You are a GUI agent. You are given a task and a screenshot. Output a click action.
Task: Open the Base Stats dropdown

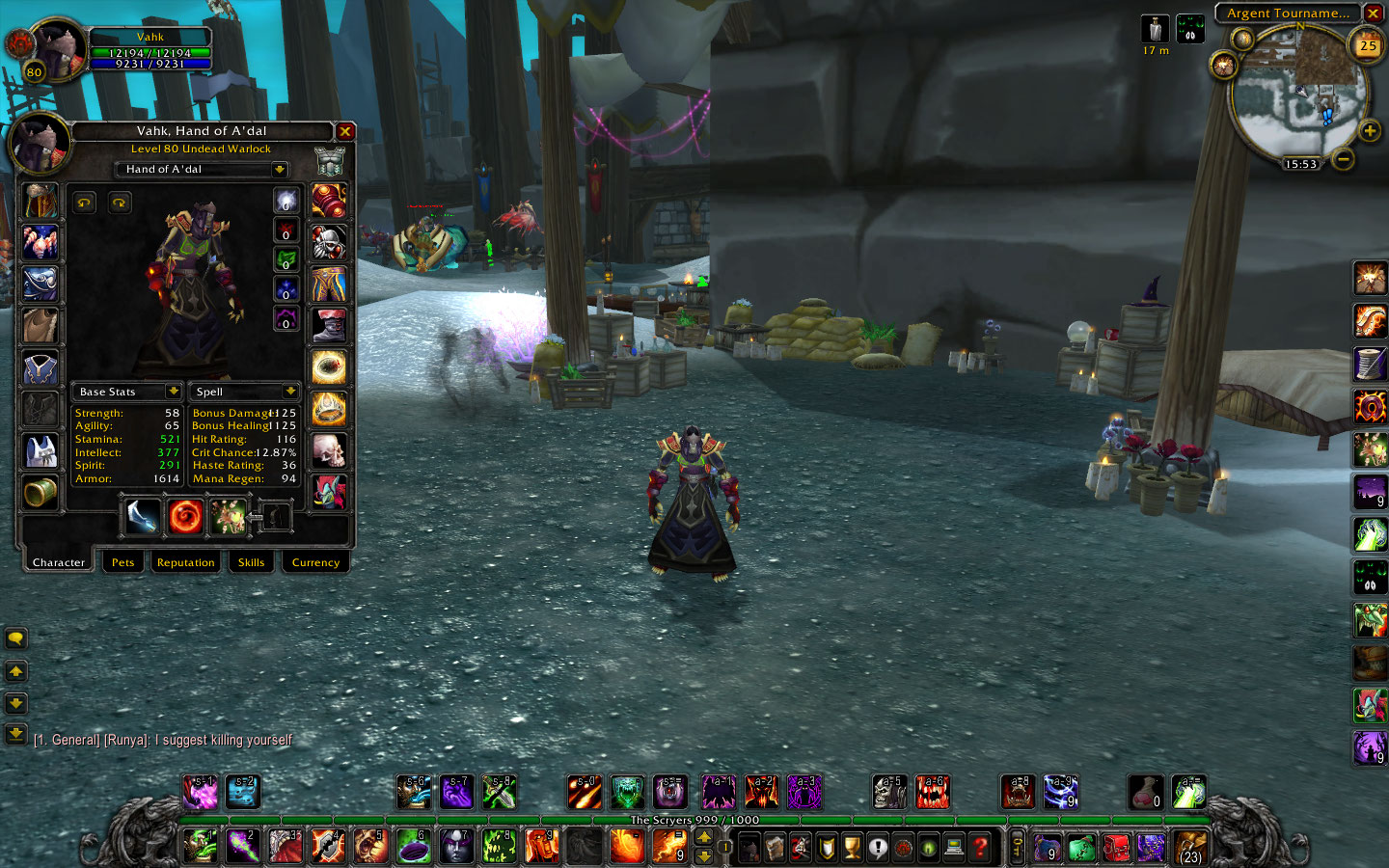[173, 392]
